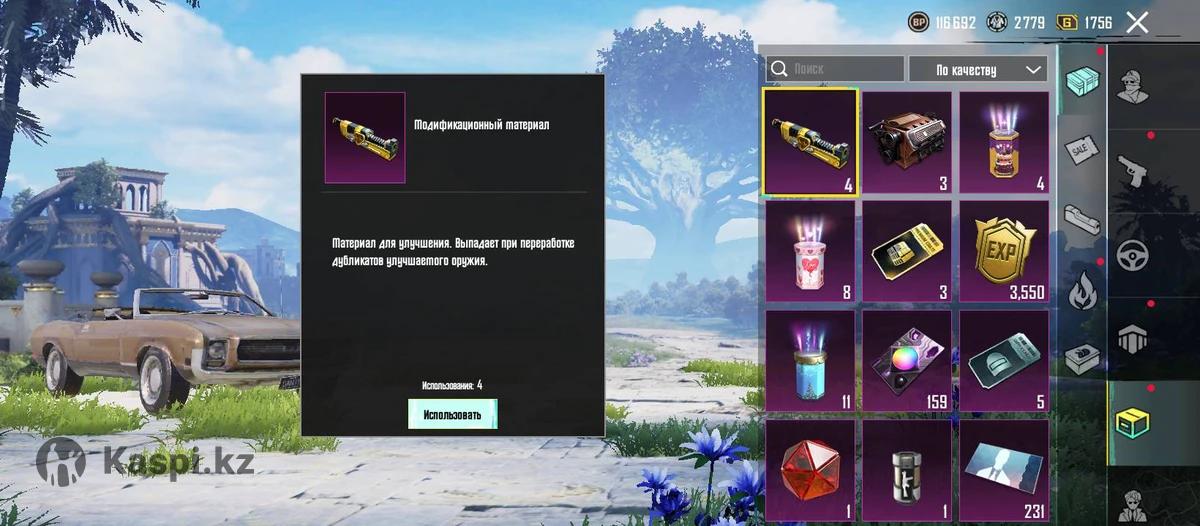Choose the silver canister item
Screen dimensions: 1200x526
(x=907, y=470)
